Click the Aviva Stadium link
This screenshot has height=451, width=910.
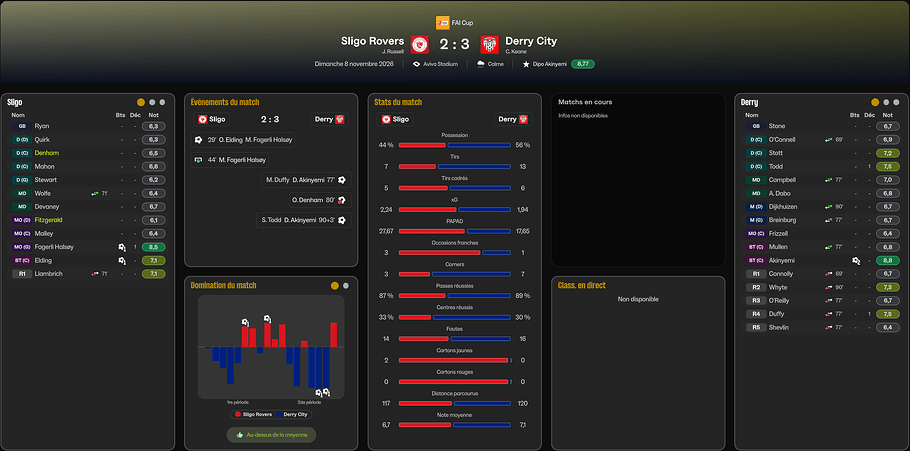click(x=444, y=64)
